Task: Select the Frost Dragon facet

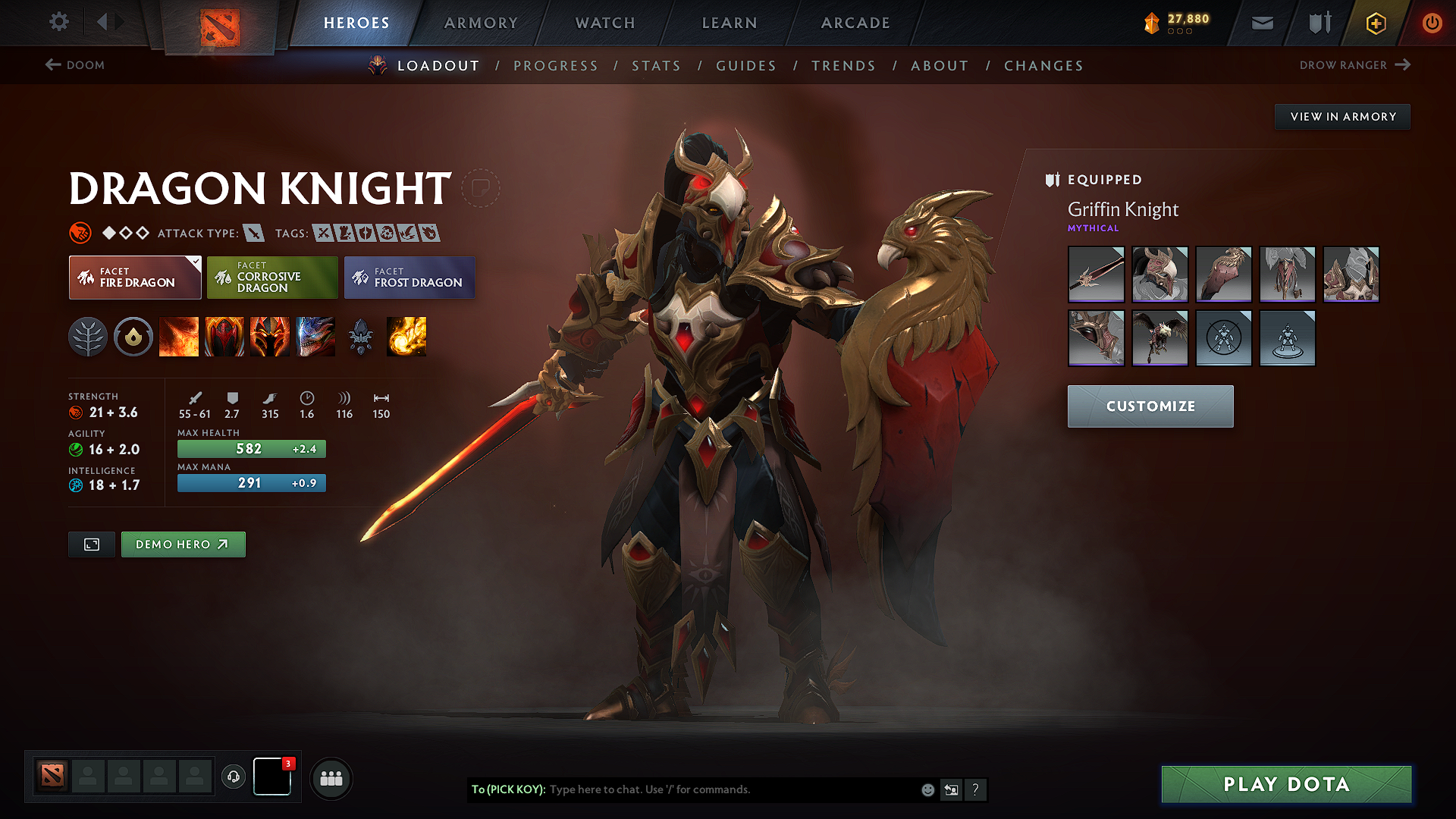Action: point(409,278)
